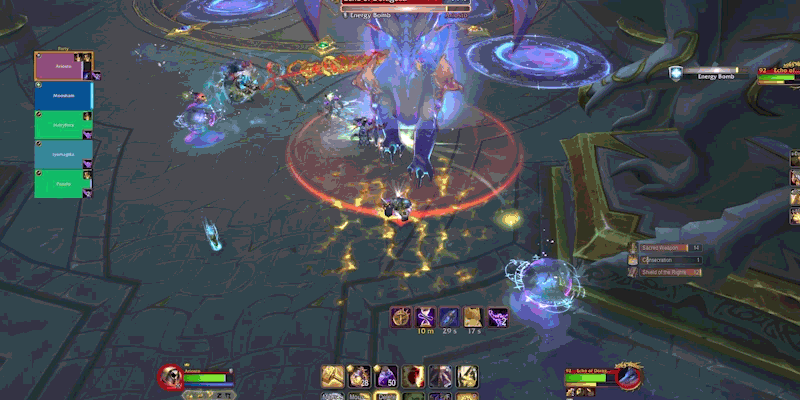Click the hourglass buff icon showing 10 m
The height and width of the screenshot is (400, 800).
[x=427, y=318]
